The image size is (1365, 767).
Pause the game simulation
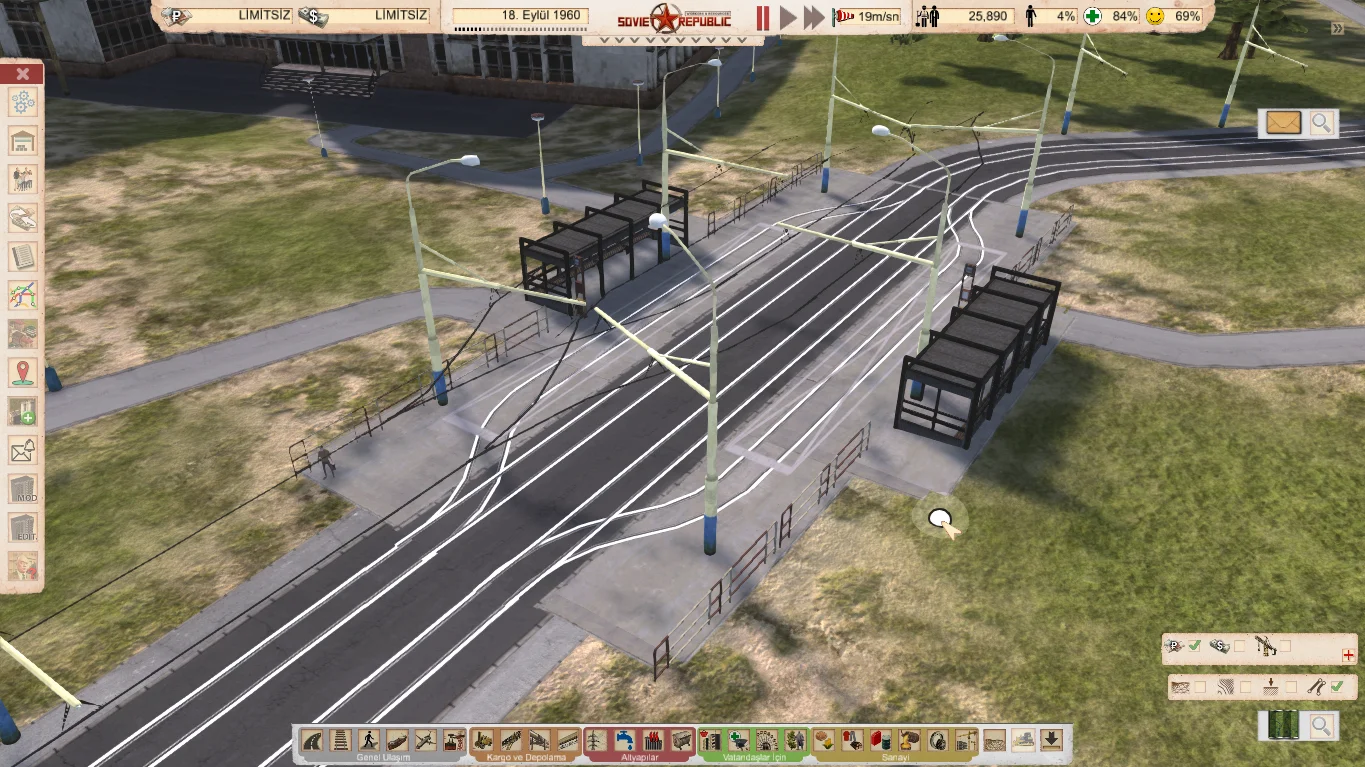pyautogui.click(x=763, y=17)
